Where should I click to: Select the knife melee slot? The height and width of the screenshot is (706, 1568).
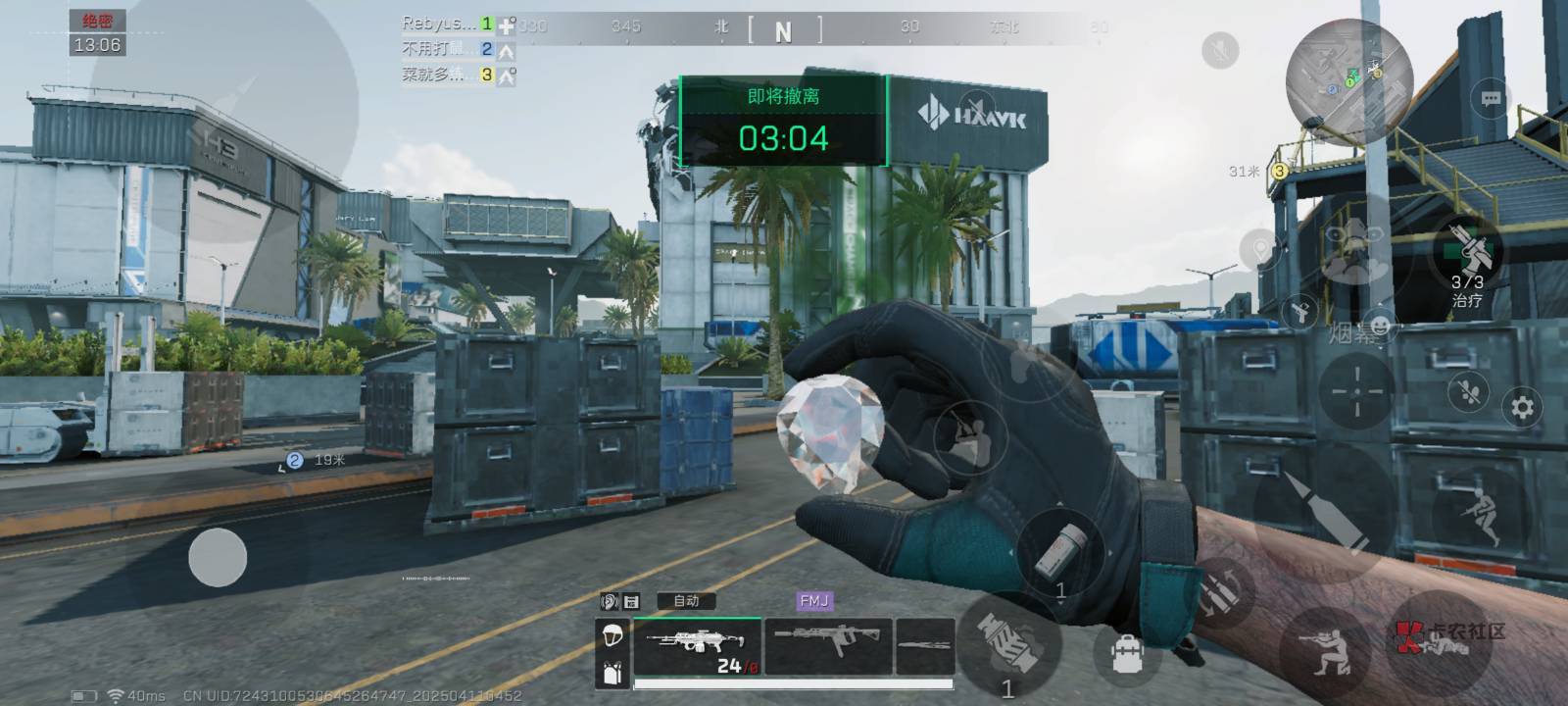[x=925, y=644]
